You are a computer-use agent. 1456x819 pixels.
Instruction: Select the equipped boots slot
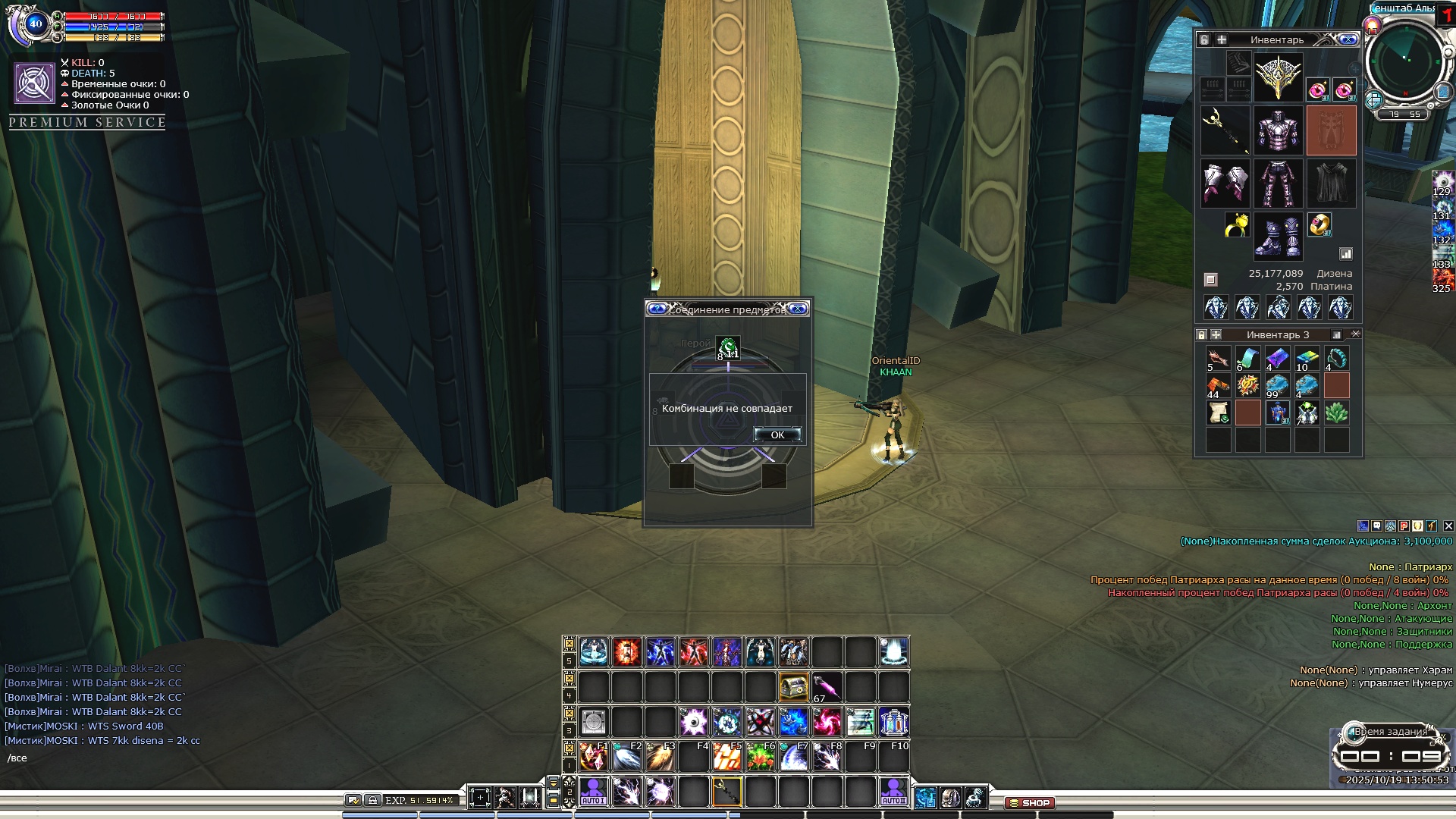tap(1278, 235)
